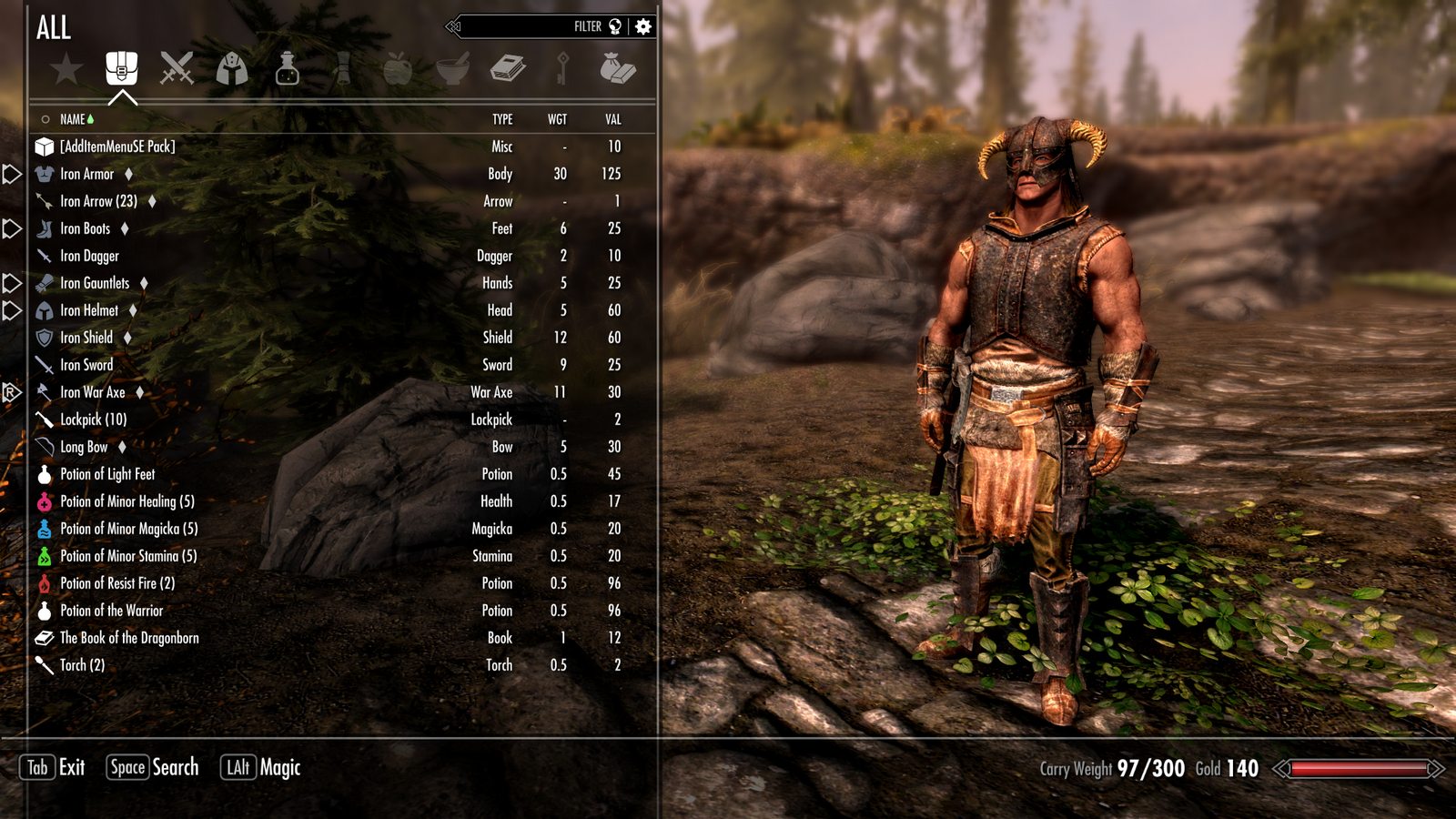
Task: Show the Armor helmet category
Action: click(232, 69)
